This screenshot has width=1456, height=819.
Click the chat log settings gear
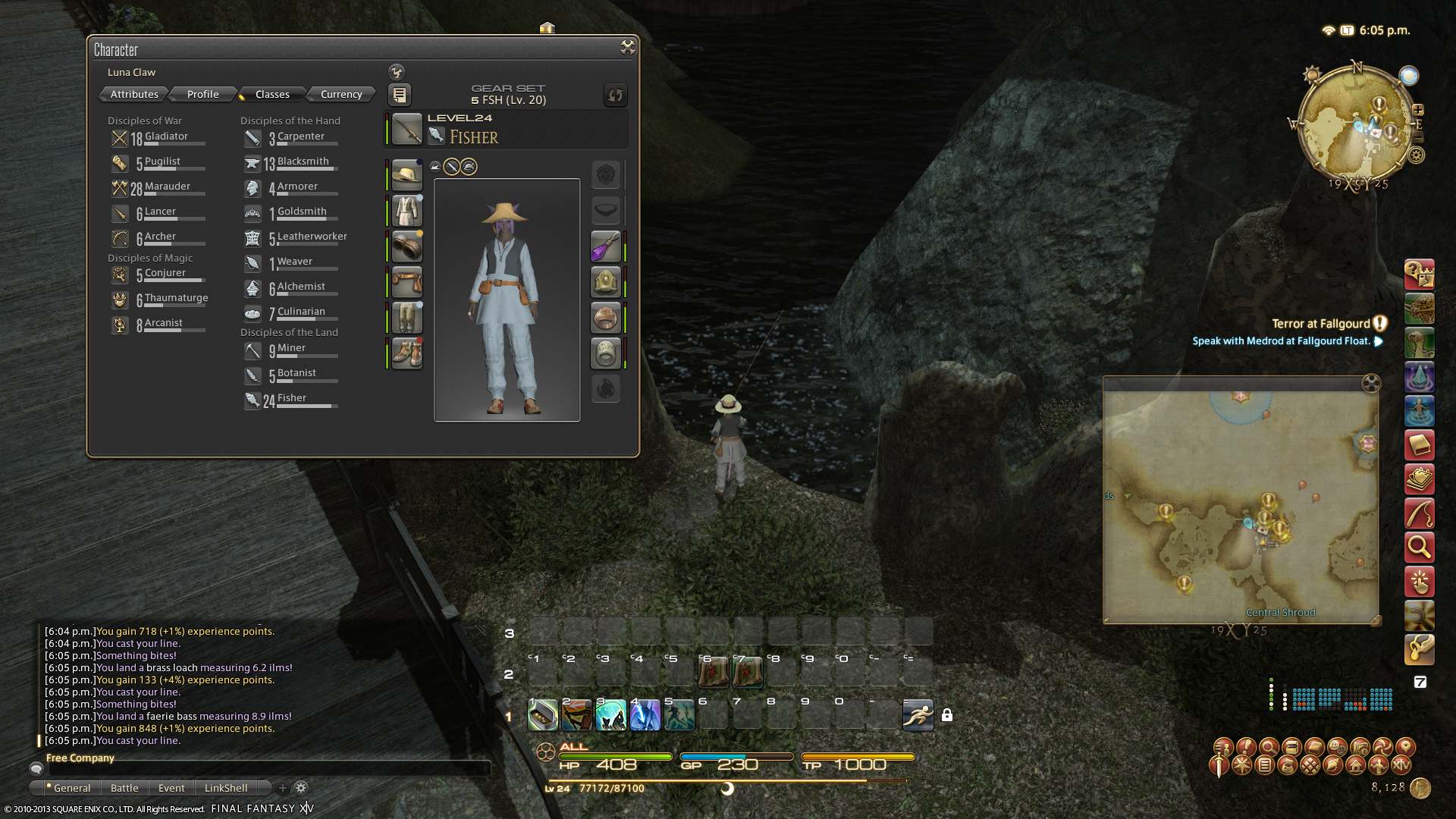301,788
